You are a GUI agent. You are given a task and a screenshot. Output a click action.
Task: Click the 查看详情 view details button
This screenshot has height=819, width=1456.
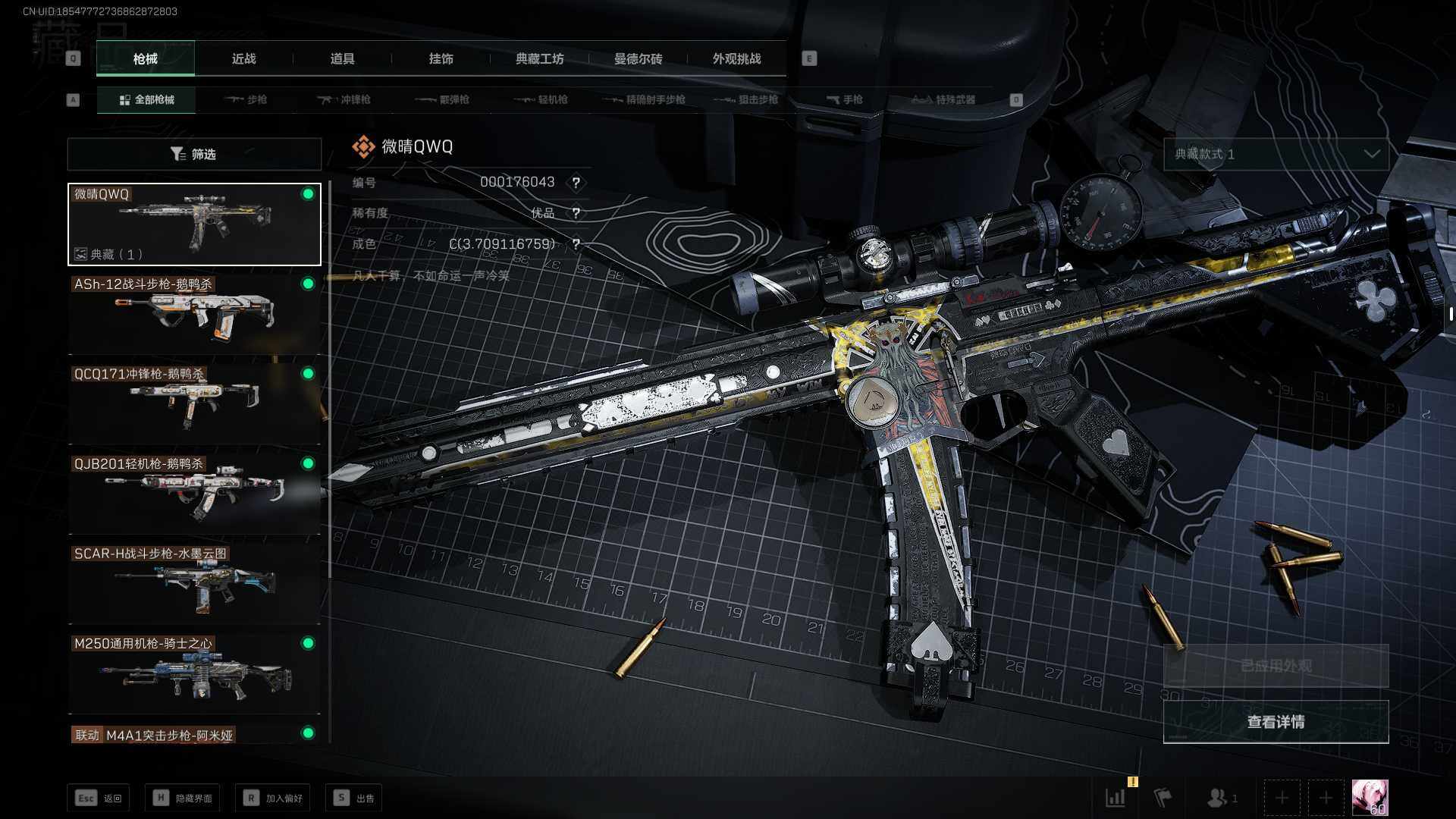(1276, 722)
